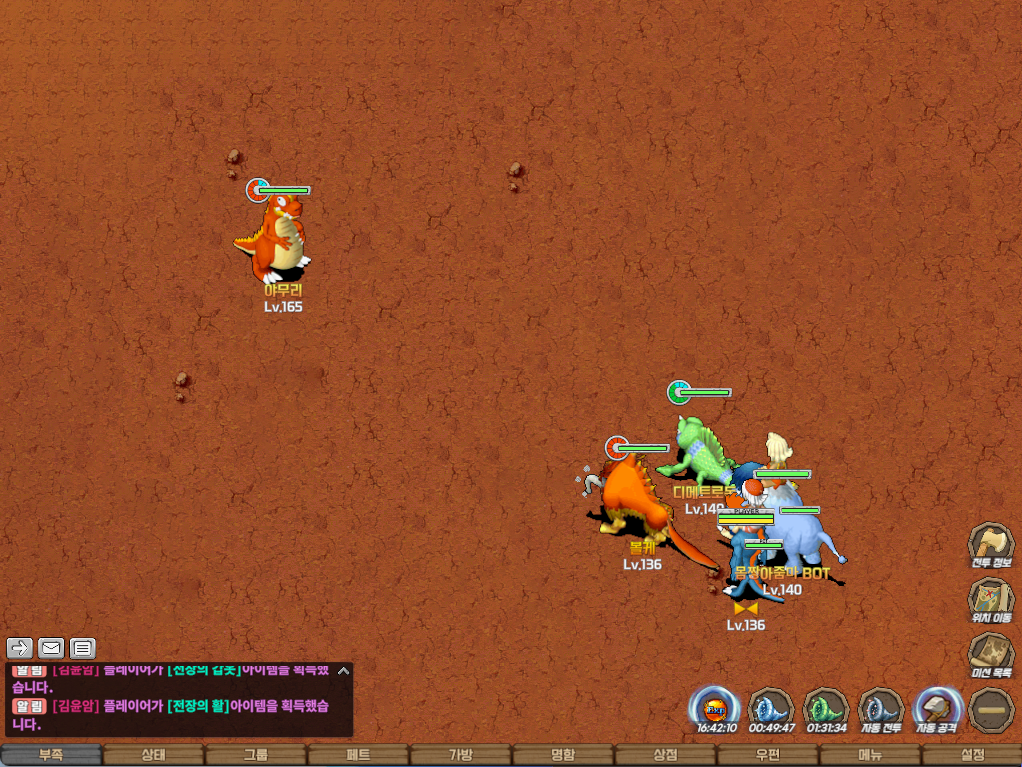Click the arrow button above the chat
Viewport: 1022px width, 767px height.
[x=20, y=648]
